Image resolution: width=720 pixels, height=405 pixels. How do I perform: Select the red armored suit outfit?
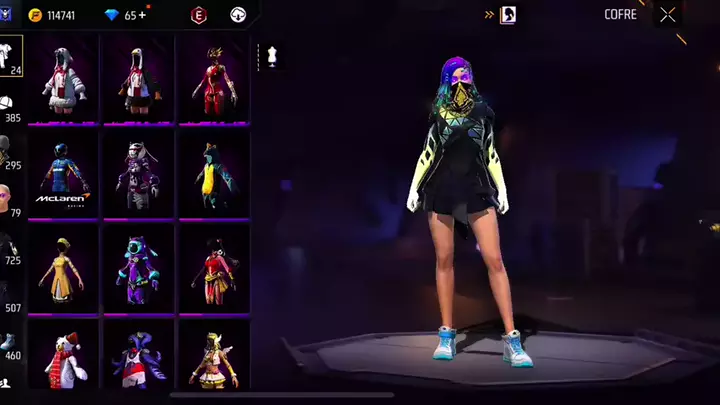(213, 80)
